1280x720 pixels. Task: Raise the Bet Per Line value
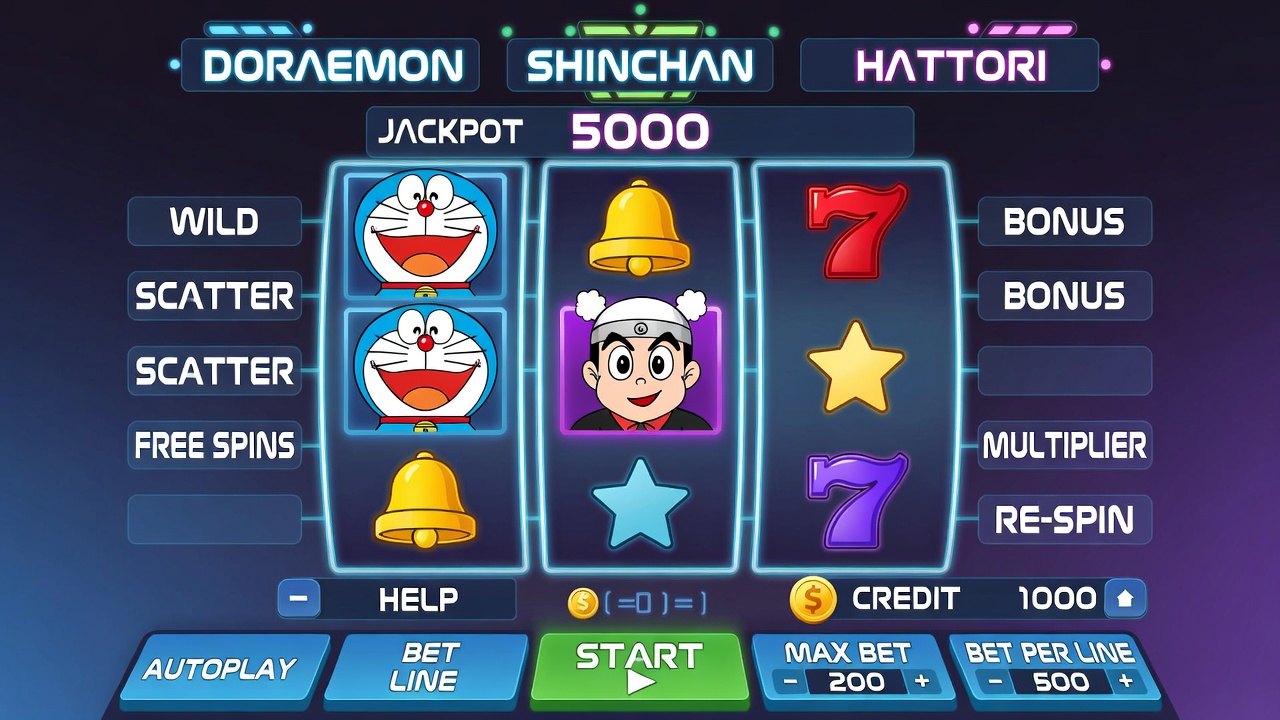pyautogui.click(x=1126, y=682)
